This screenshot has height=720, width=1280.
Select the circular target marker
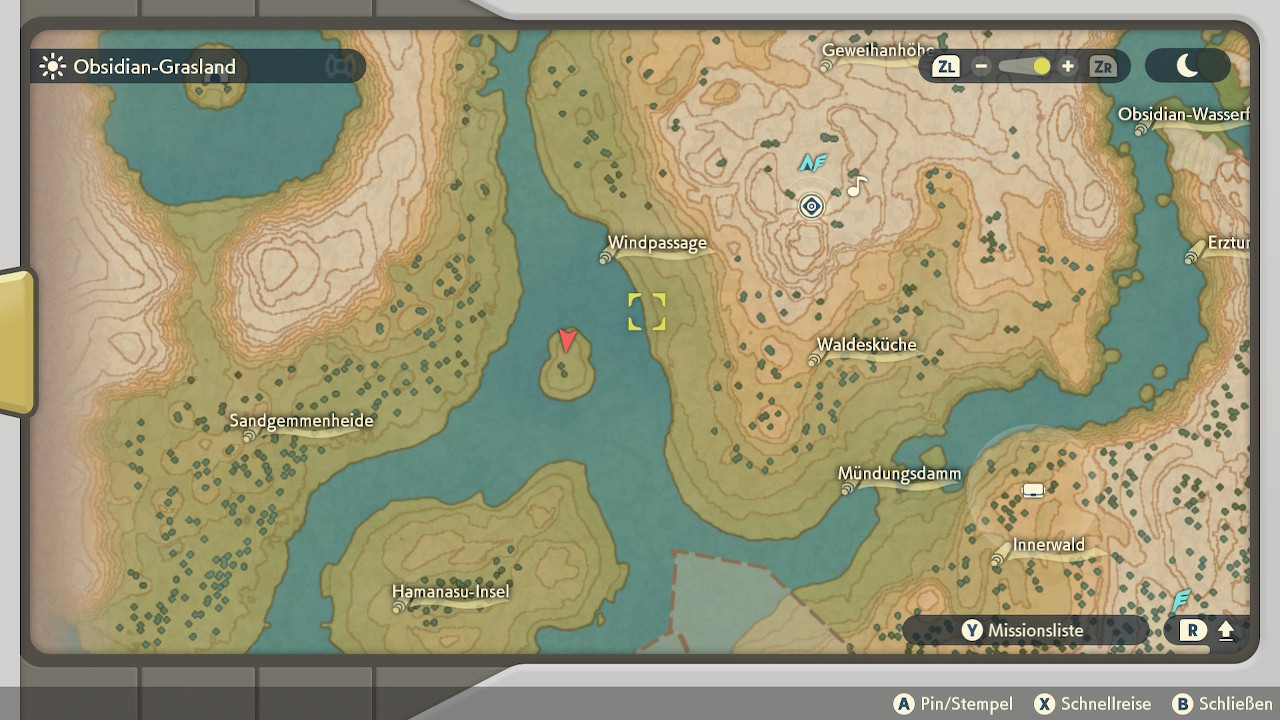pyautogui.click(x=811, y=206)
